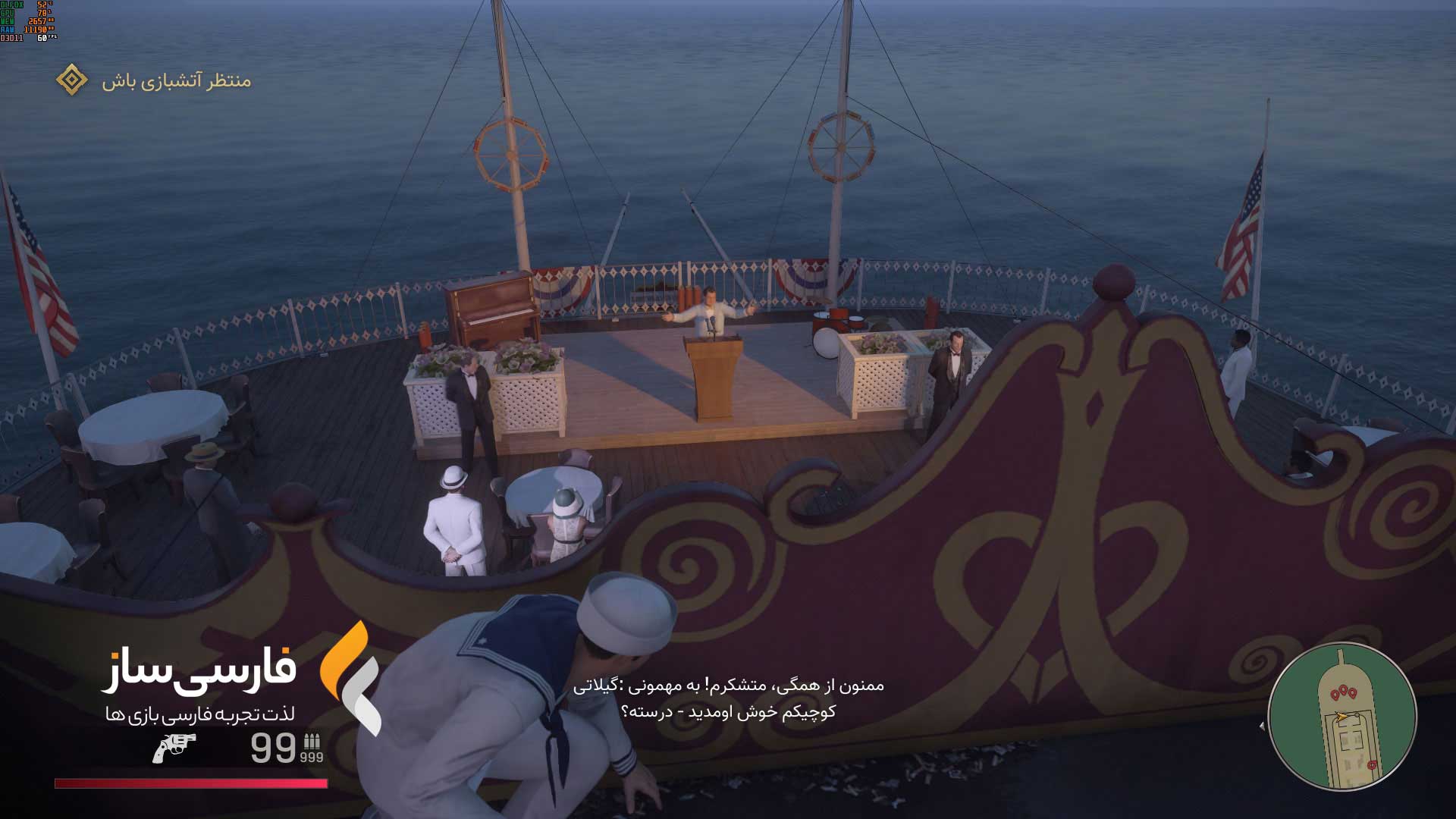
Task: Select the objective text about fireworks
Action: pyautogui.click(x=176, y=80)
